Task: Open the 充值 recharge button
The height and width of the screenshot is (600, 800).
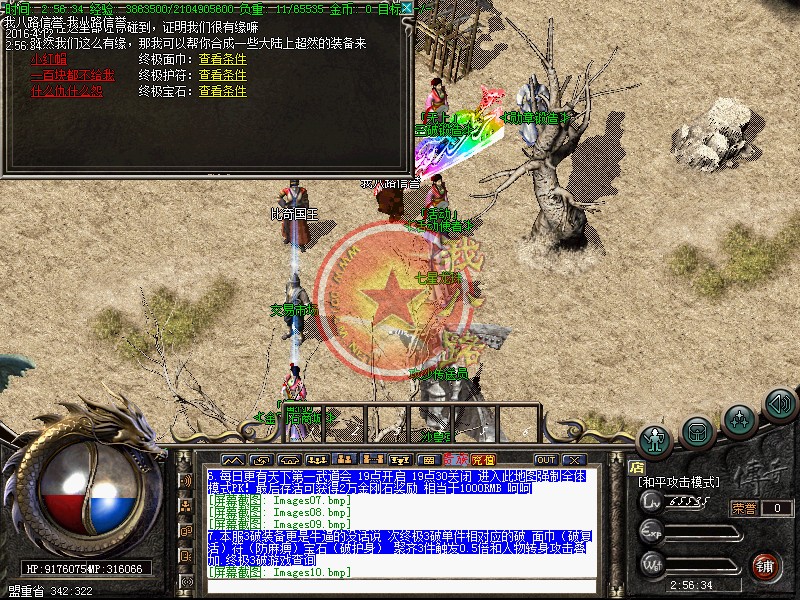Action: point(484,460)
